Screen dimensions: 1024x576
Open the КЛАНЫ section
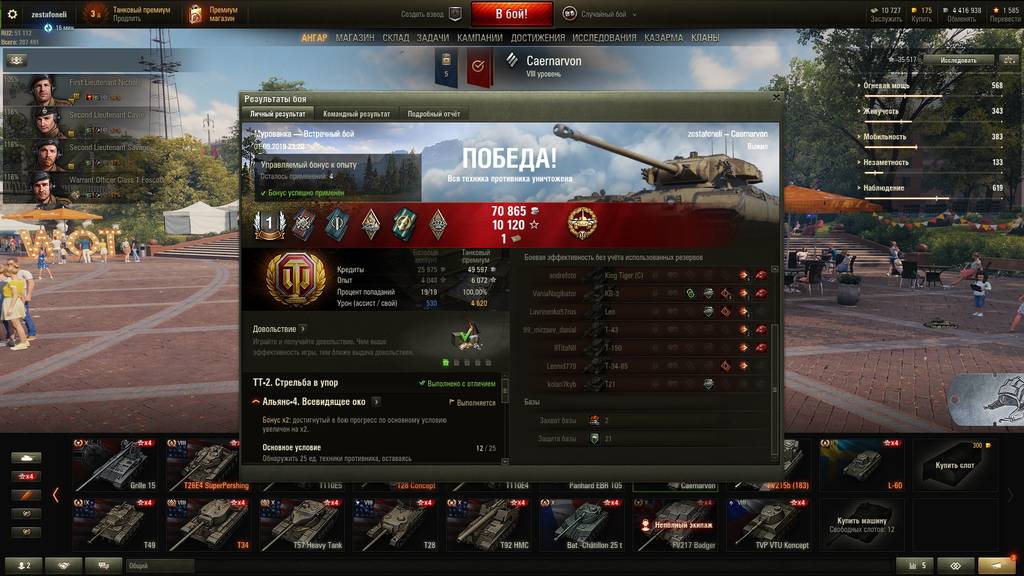coord(705,38)
